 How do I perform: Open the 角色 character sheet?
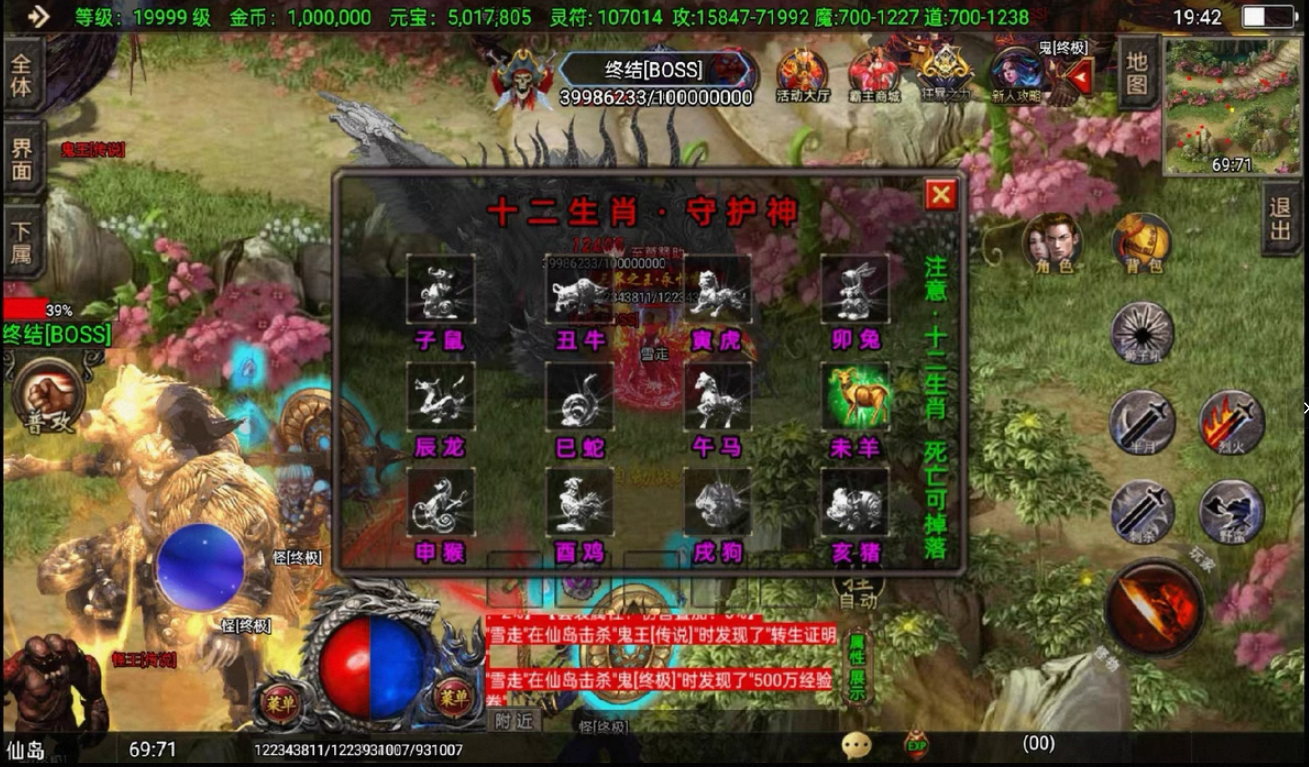[x=1052, y=243]
